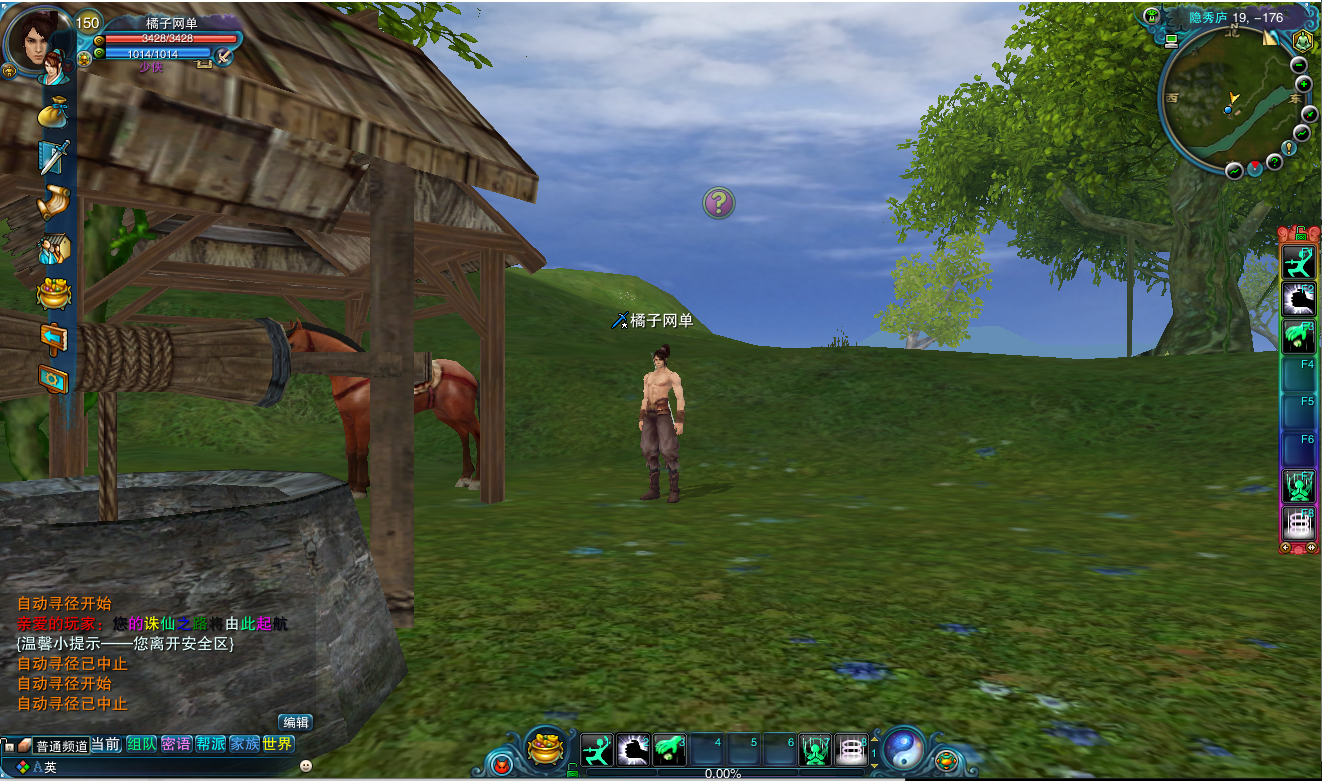Open the 普通频道 channel selector
Viewport: 1322px width, 781px height.
(61, 746)
